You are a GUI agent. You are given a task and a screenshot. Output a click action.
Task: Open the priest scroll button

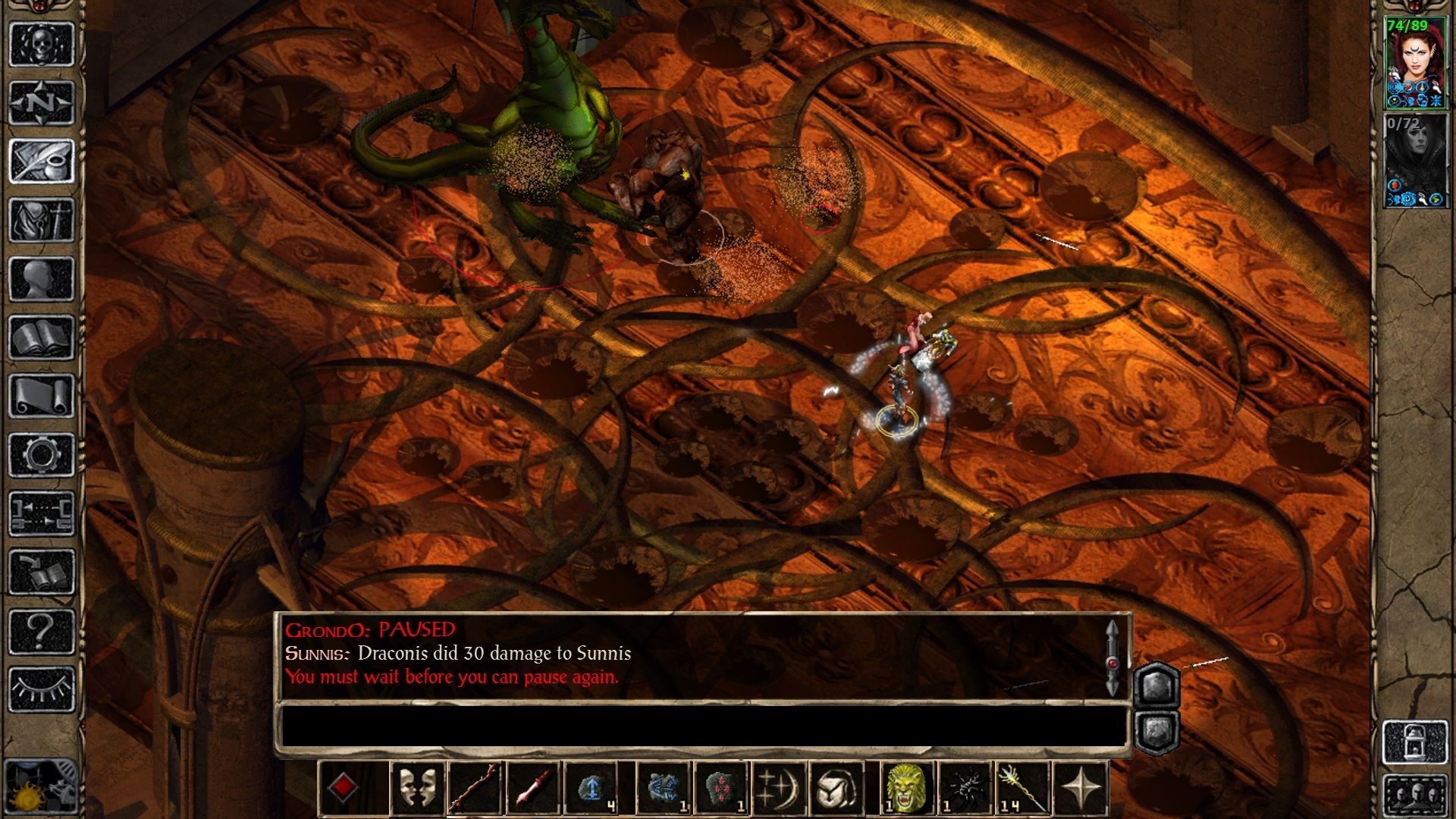[x=42, y=396]
